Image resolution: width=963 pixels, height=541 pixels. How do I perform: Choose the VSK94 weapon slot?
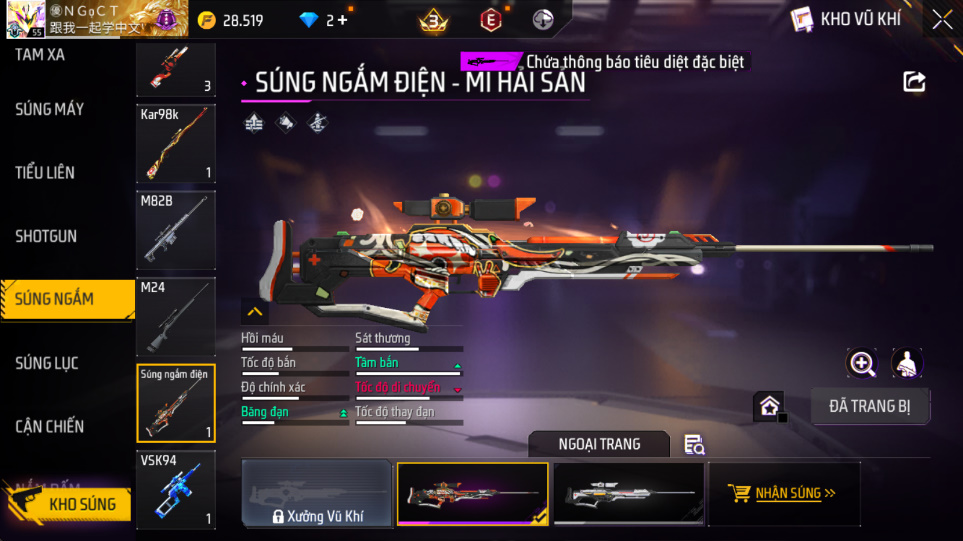pyautogui.click(x=176, y=489)
